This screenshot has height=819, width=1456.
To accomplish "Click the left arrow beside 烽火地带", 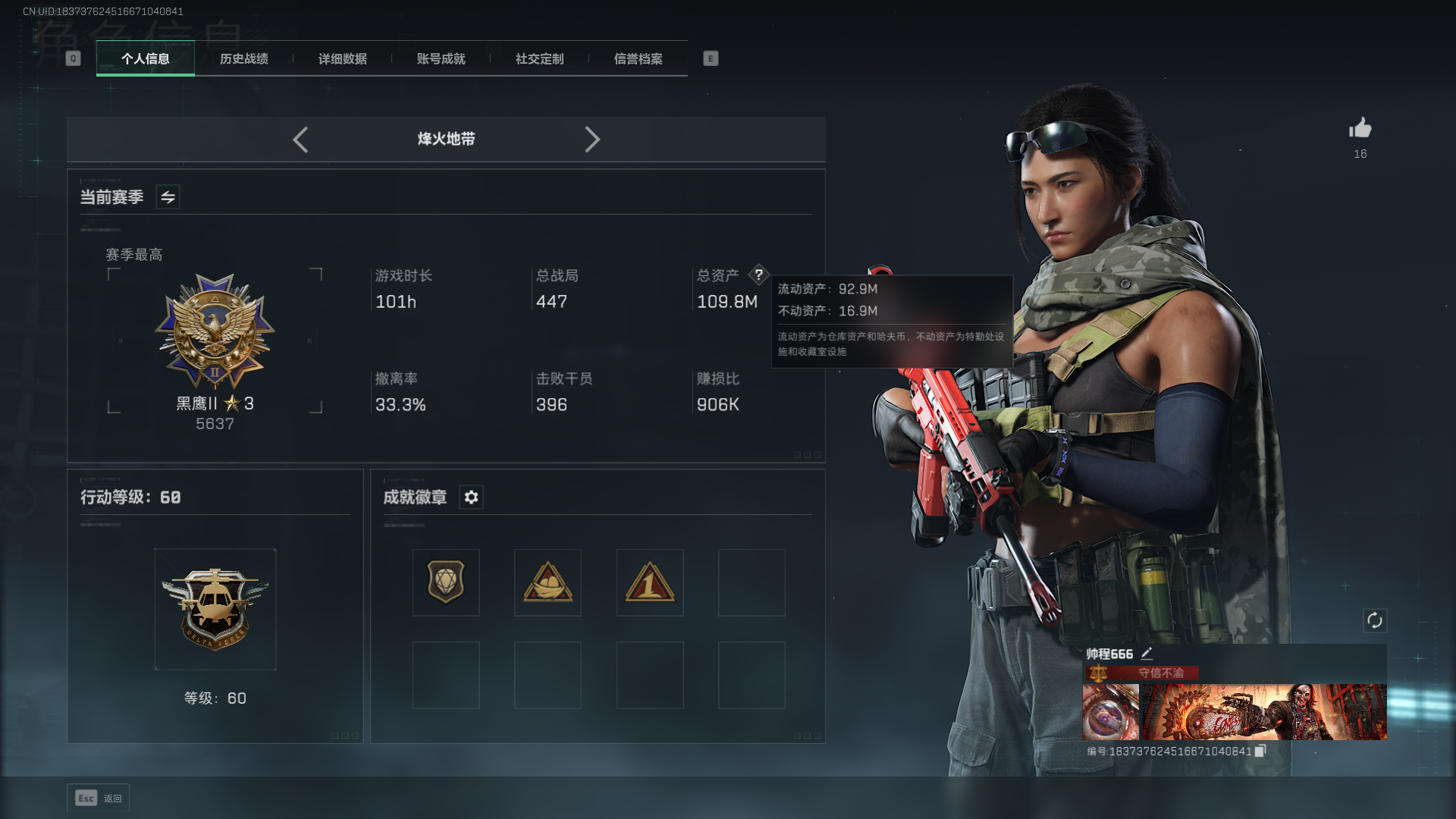I will coord(300,140).
